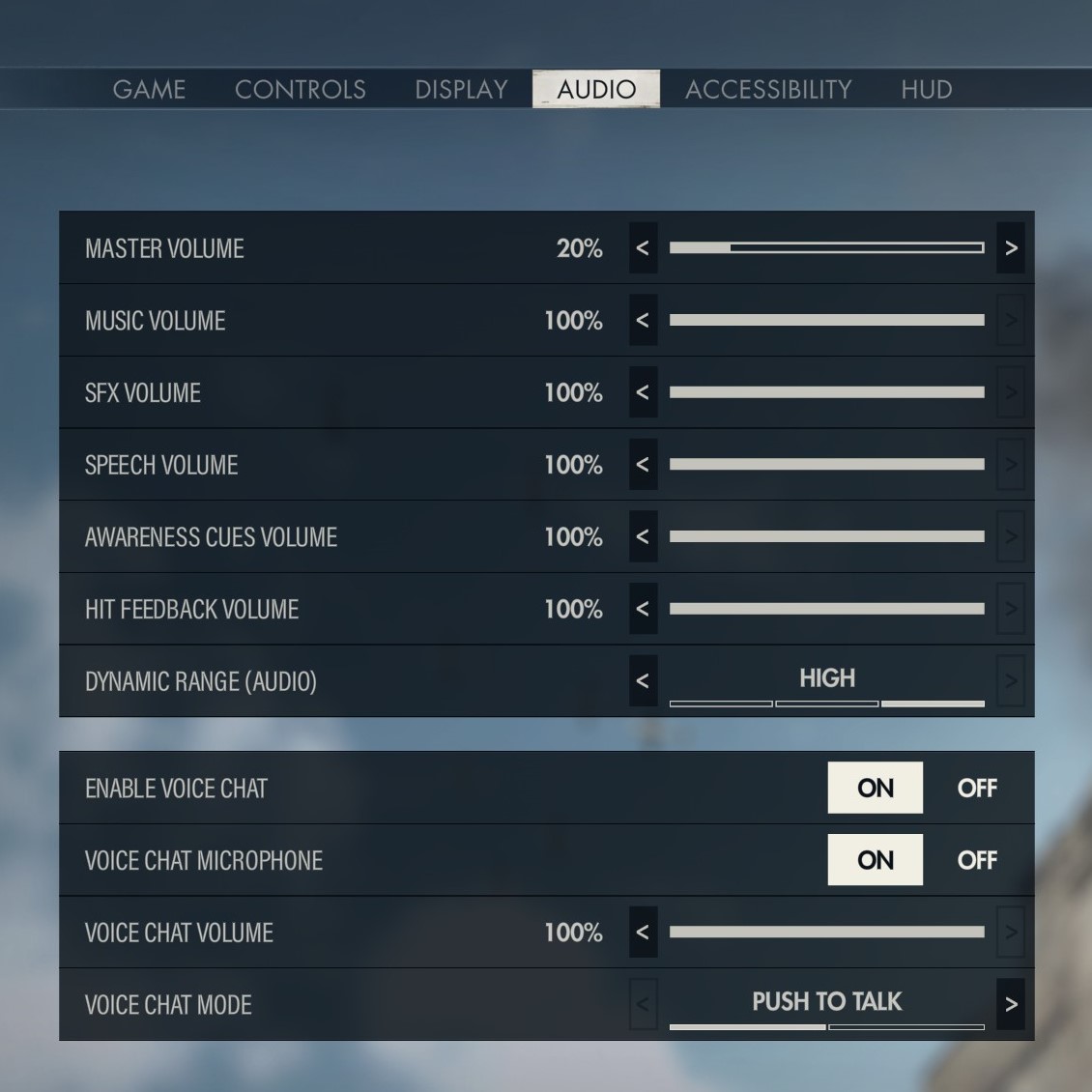Image resolution: width=1092 pixels, height=1092 pixels.
Task: Set Enable Voice Chat to On
Action: pyautogui.click(x=875, y=789)
